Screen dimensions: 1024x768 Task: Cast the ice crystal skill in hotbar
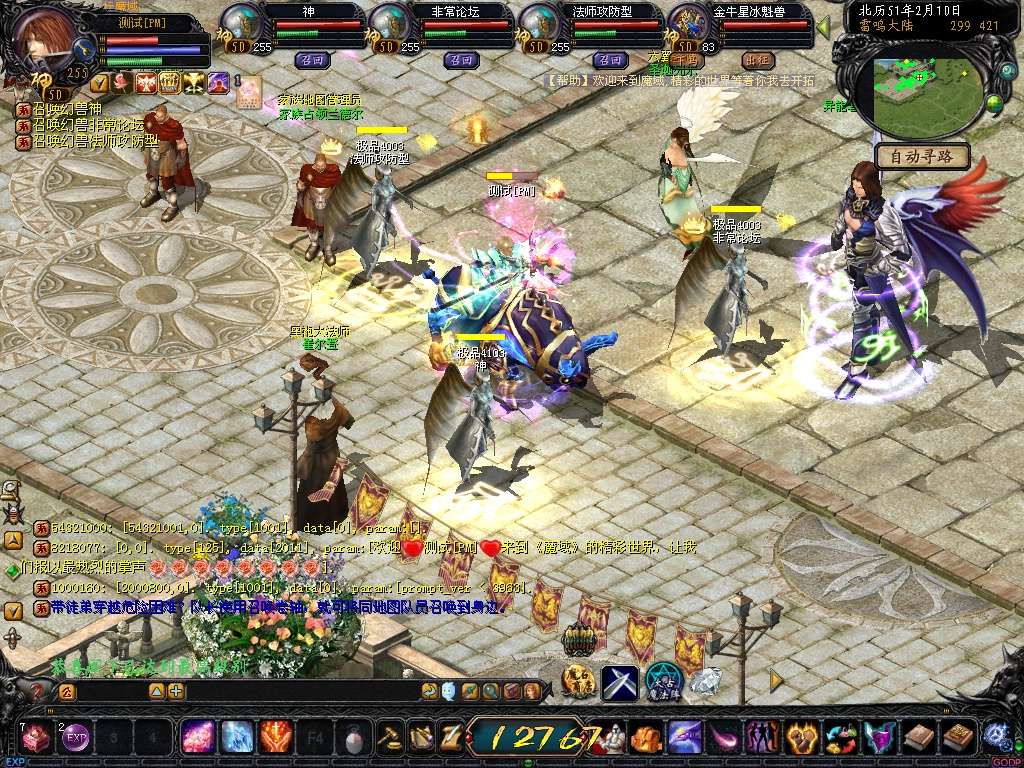(237, 738)
